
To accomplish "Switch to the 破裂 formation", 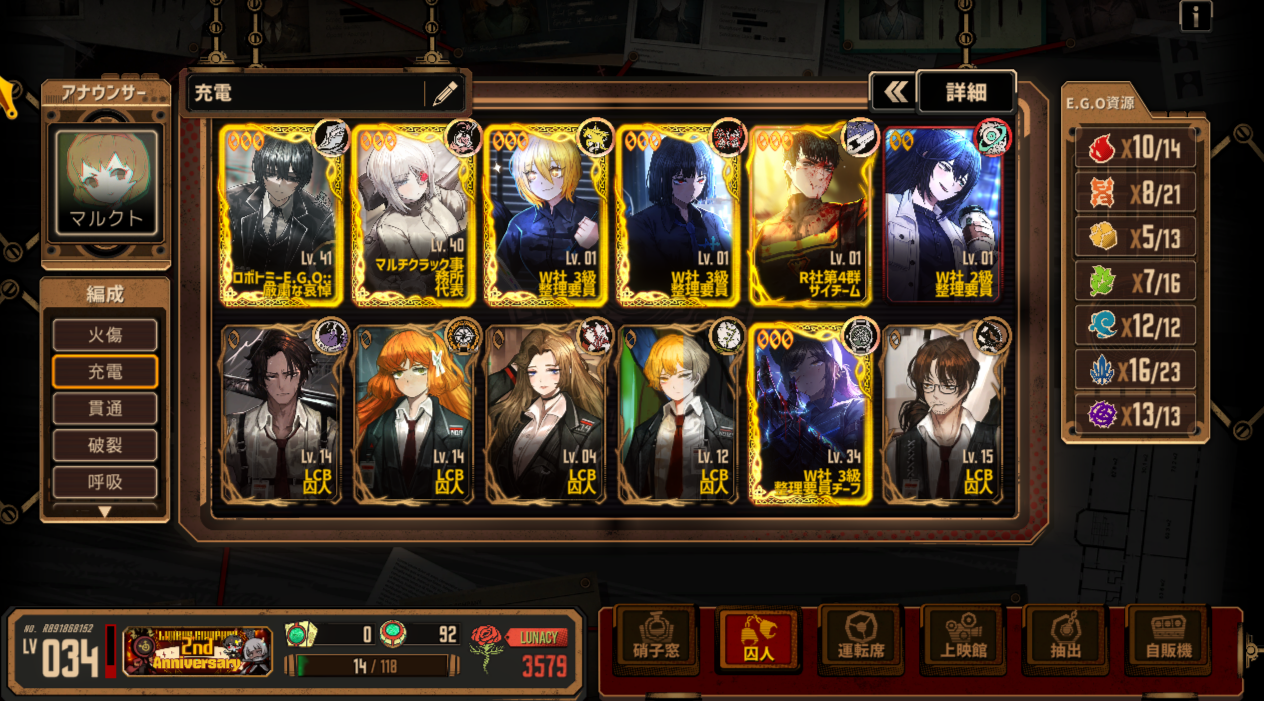I will point(105,446).
